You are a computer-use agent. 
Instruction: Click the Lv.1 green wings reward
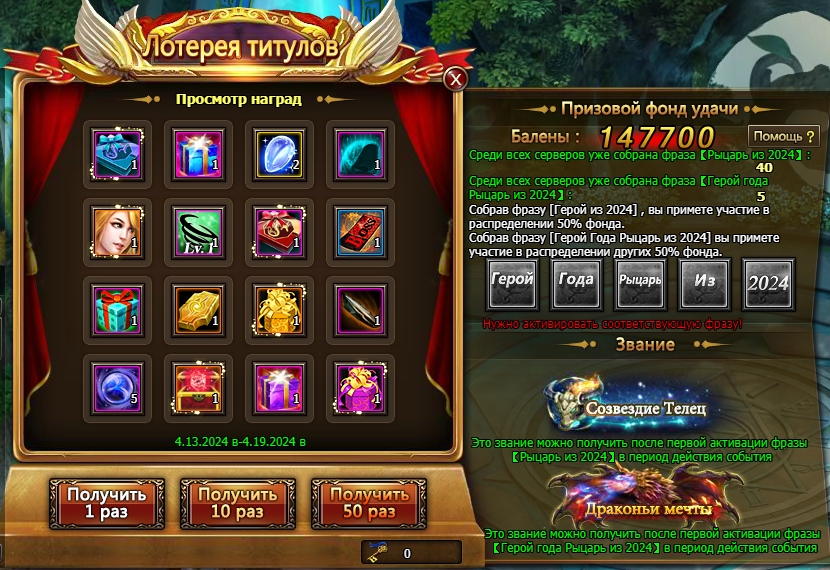click(x=196, y=231)
